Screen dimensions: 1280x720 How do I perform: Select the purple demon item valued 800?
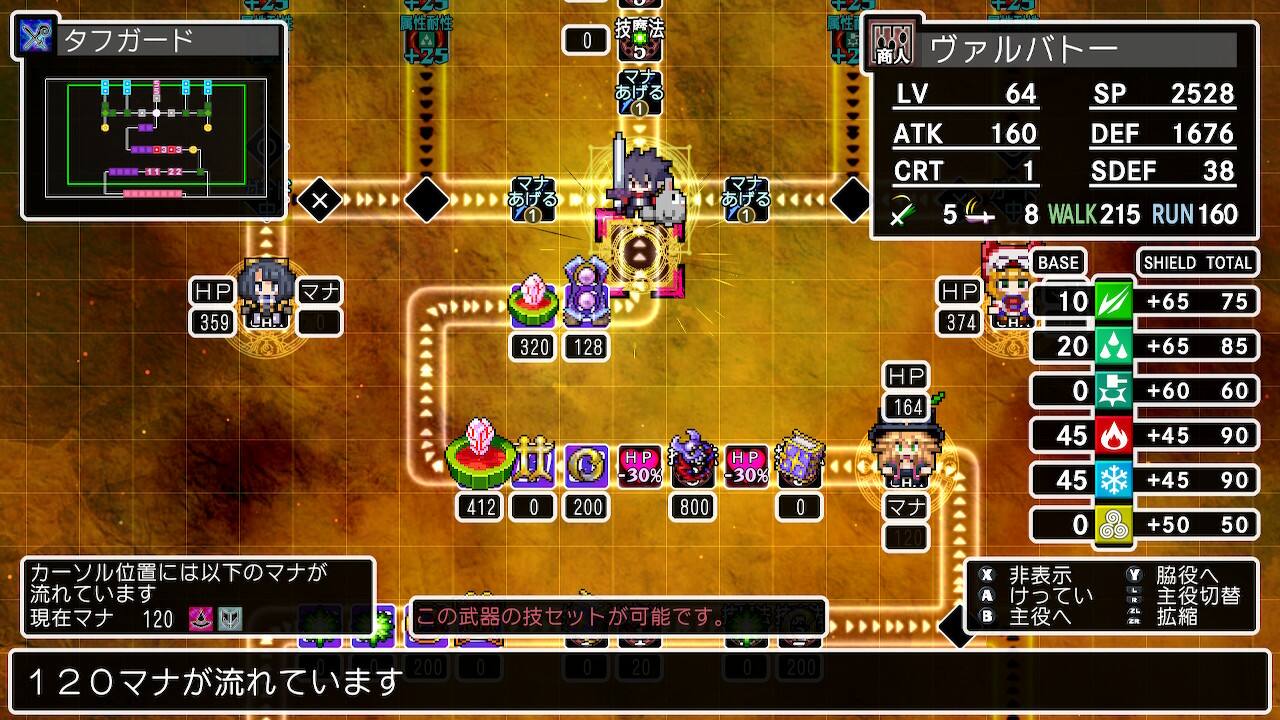(692, 462)
